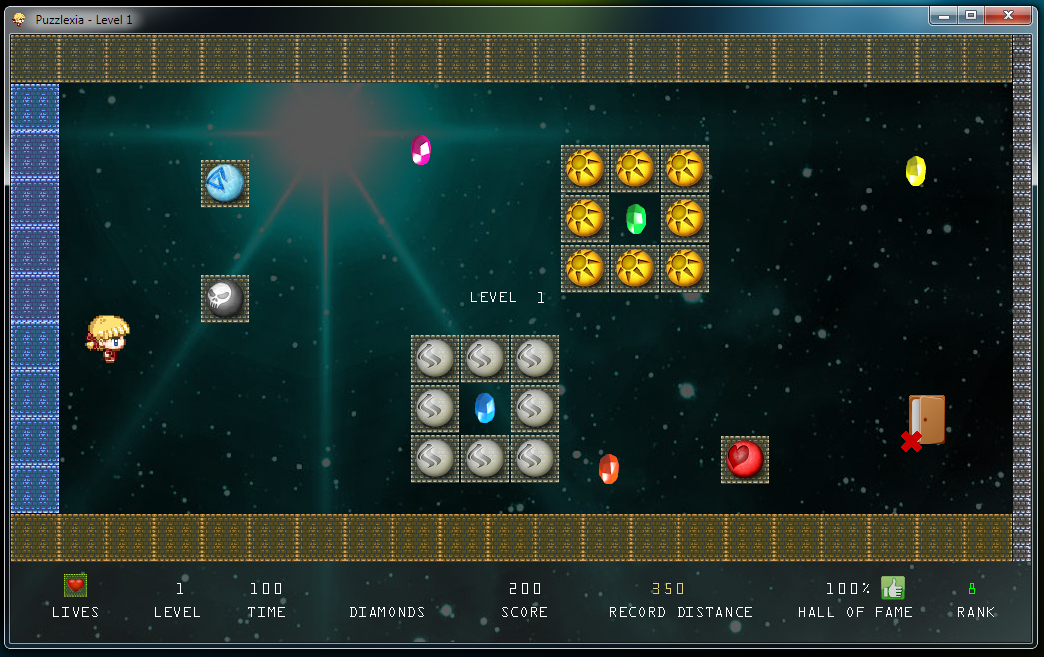Minimize the Puzzlexia window
Image resolution: width=1044 pixels, height=657 pixels.
(x=943, y=16)
